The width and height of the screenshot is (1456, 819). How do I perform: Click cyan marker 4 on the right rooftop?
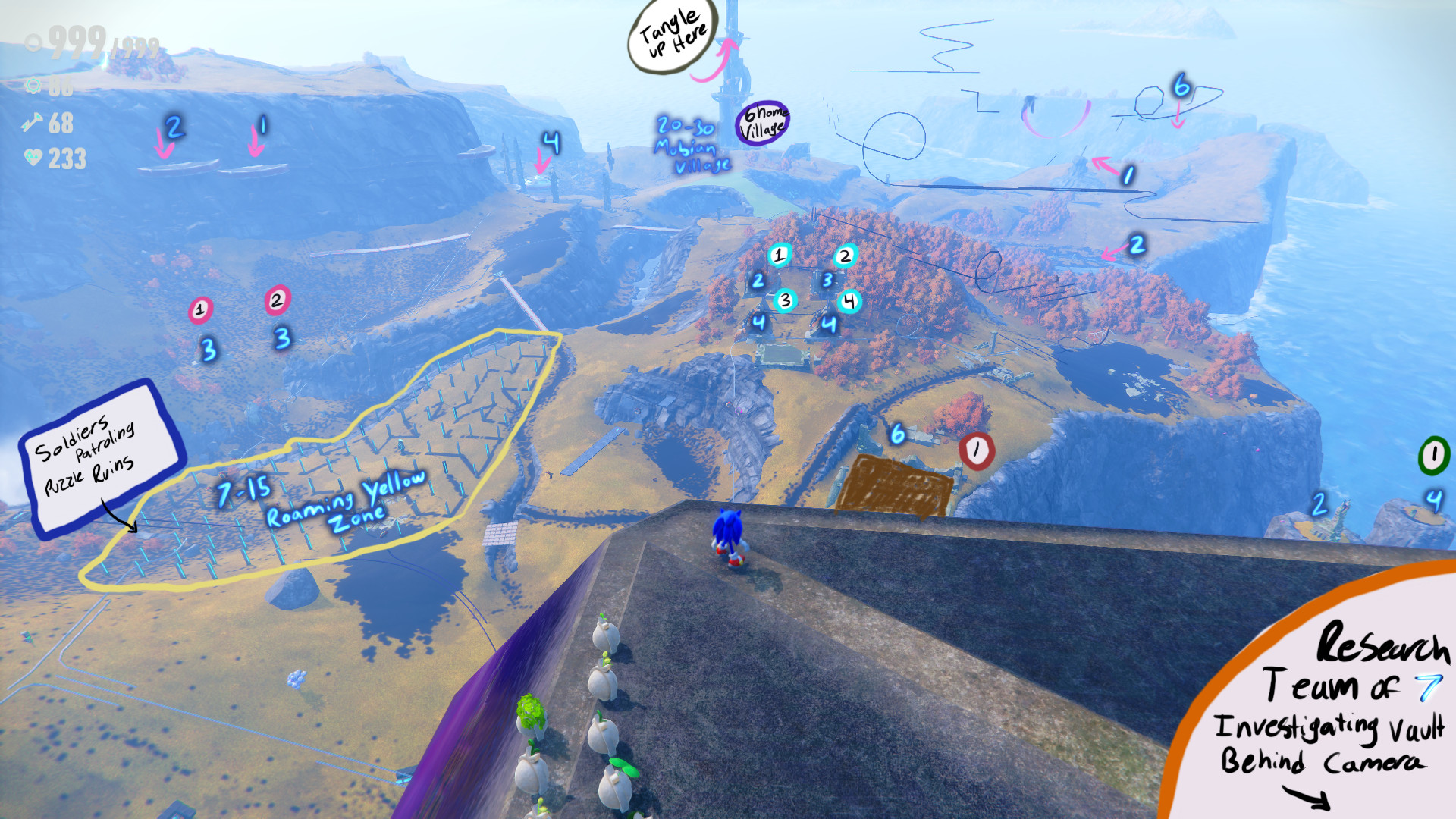point(852,301)
